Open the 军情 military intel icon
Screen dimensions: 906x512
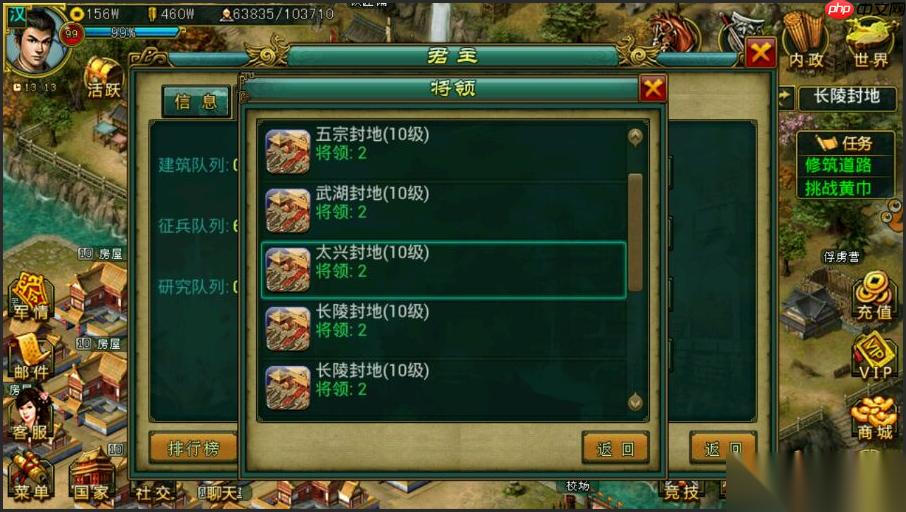pos(31,298)
